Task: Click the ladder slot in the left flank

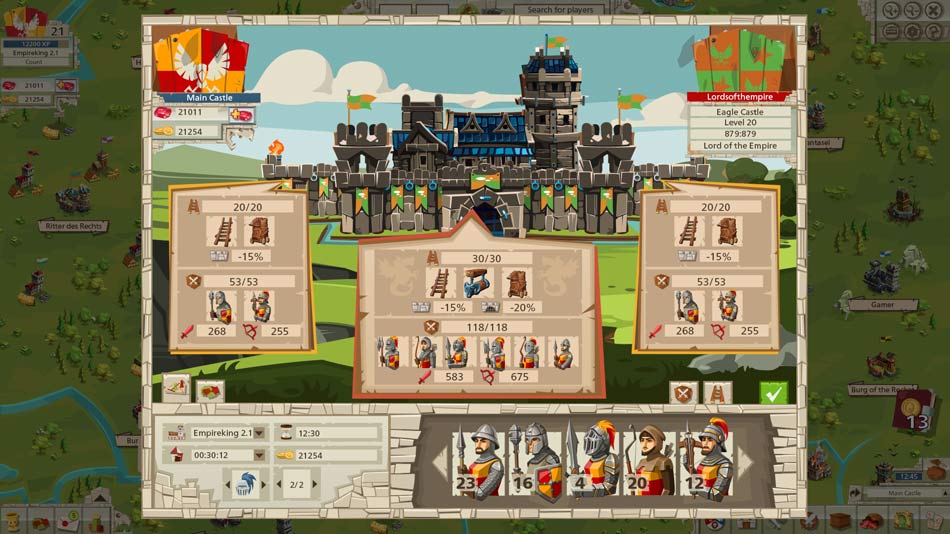Action: pos(220,232)
